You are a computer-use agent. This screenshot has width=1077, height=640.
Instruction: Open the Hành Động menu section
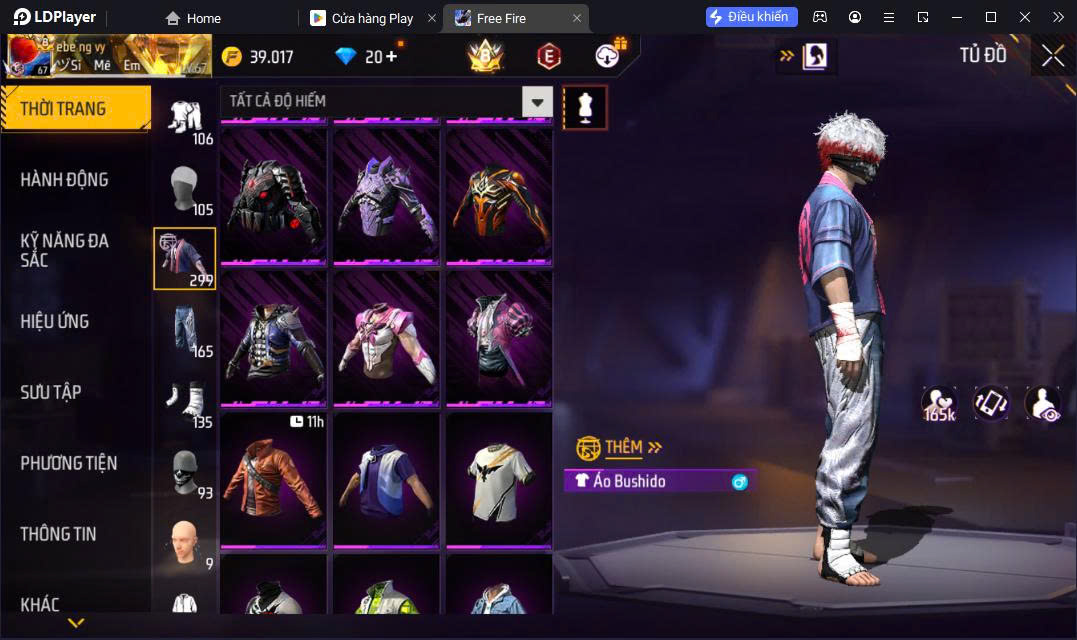point(64,180)
